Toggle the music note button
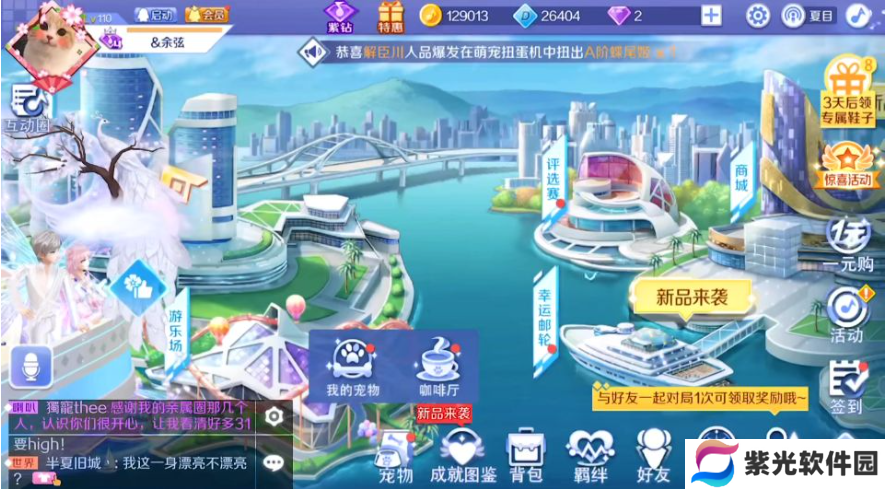Viewport: 885px width, 489px height. [x=857, y=15]
